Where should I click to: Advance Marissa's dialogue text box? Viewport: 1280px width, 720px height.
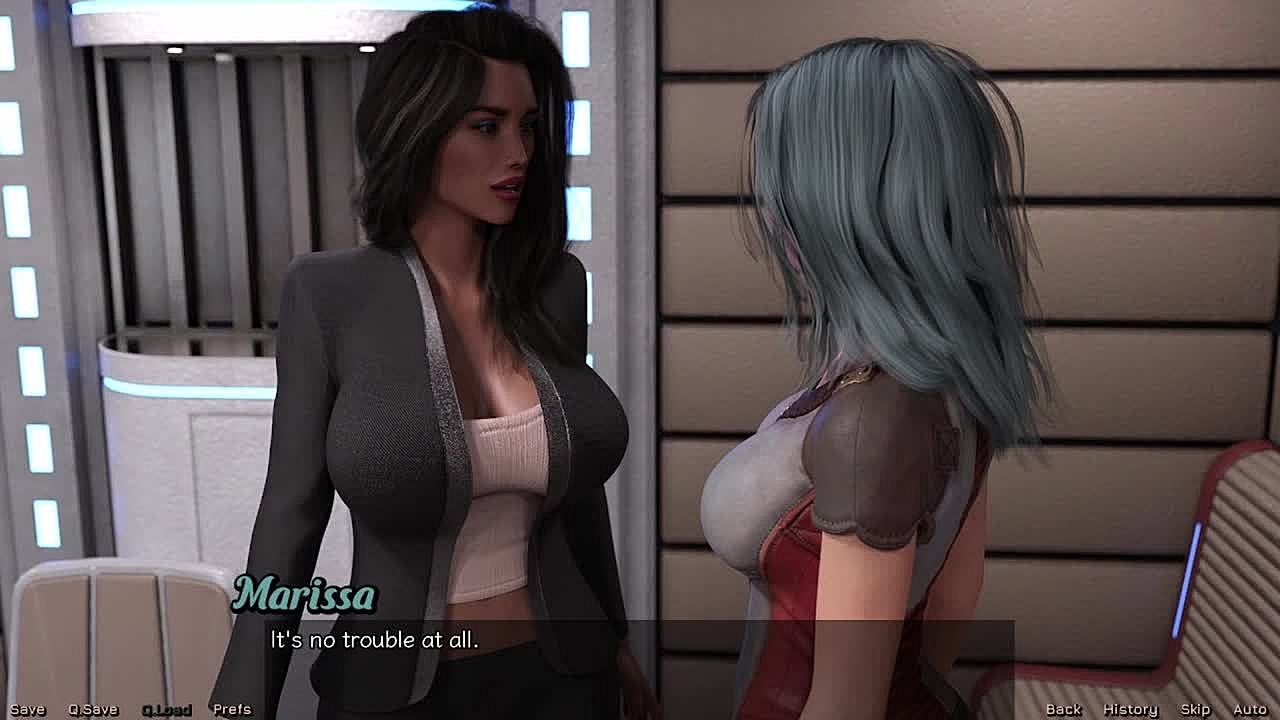[640, 650]
